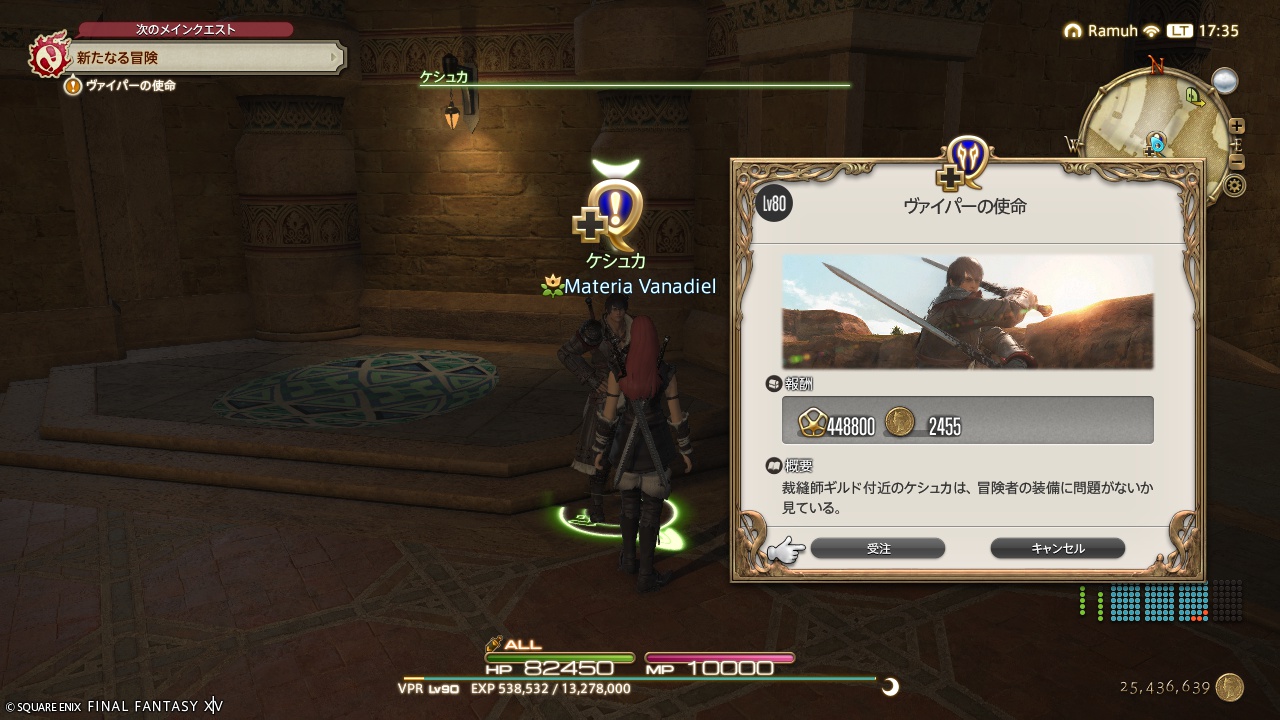
Task: Toggle the LT local time display
Action: click(x=1179, y=31)
